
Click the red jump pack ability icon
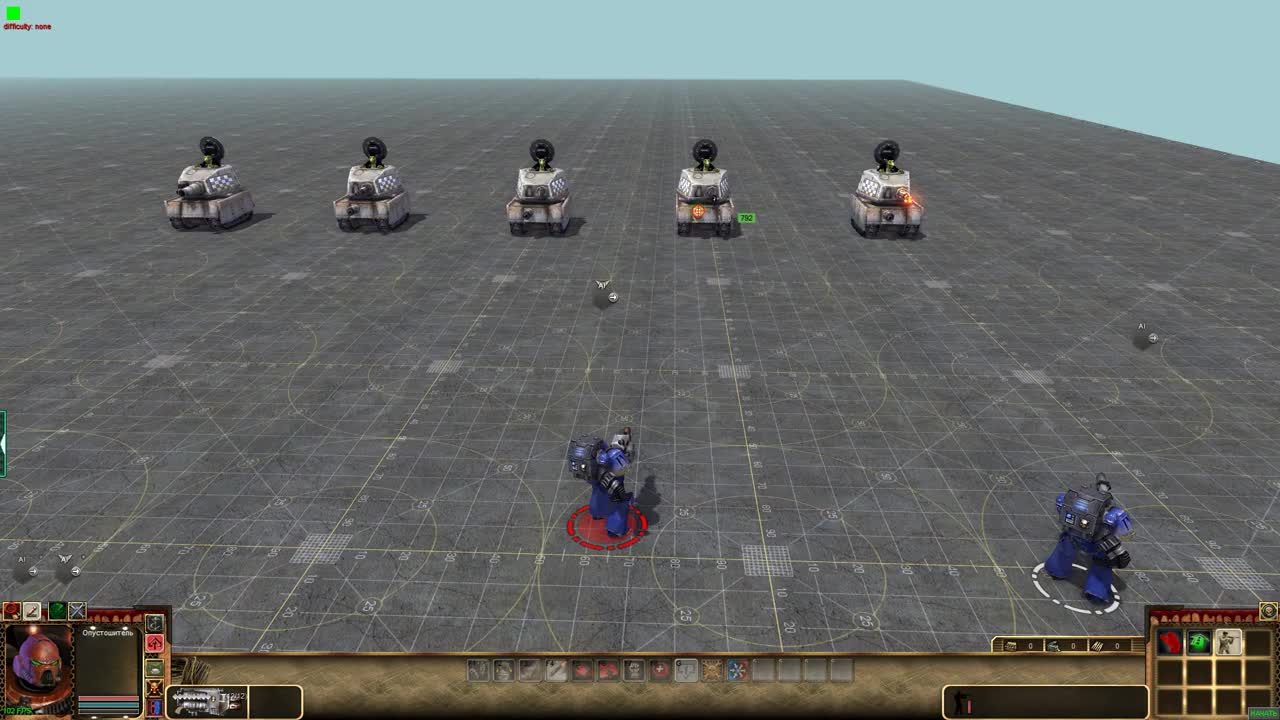pyautogui.click(x=154, y=643)
